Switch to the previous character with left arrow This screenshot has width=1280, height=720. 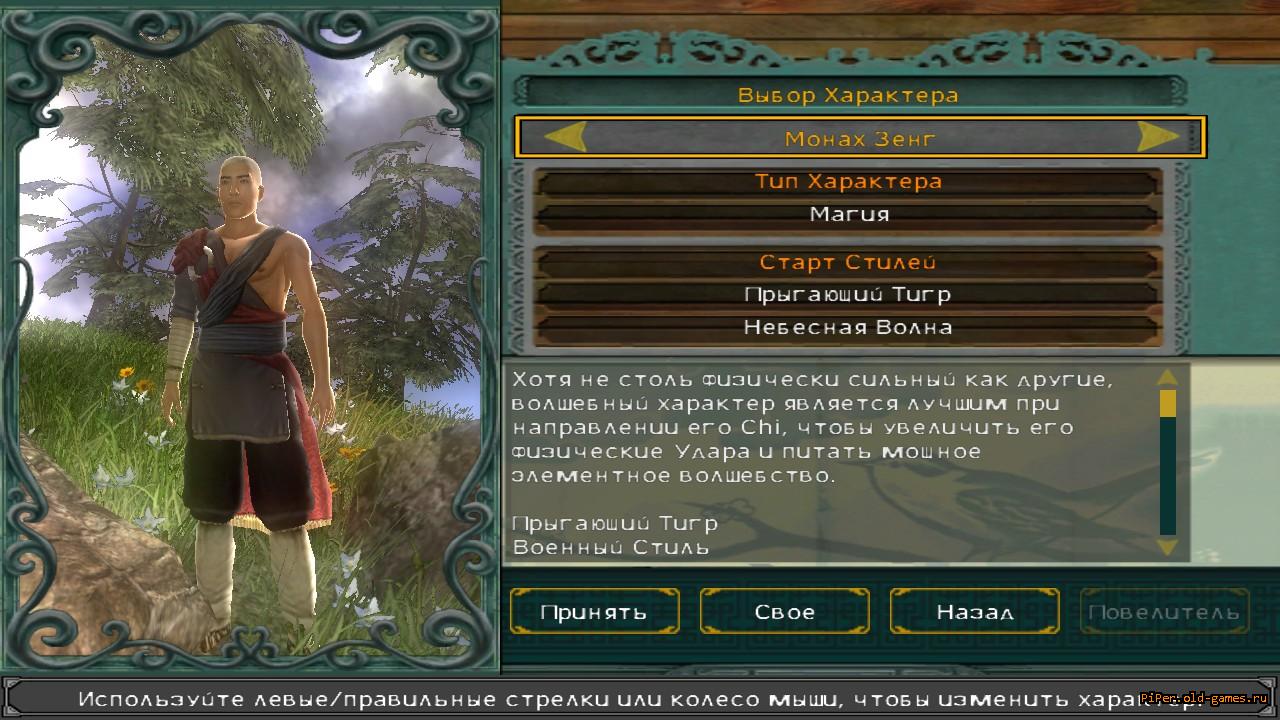(x=564, y=137)
